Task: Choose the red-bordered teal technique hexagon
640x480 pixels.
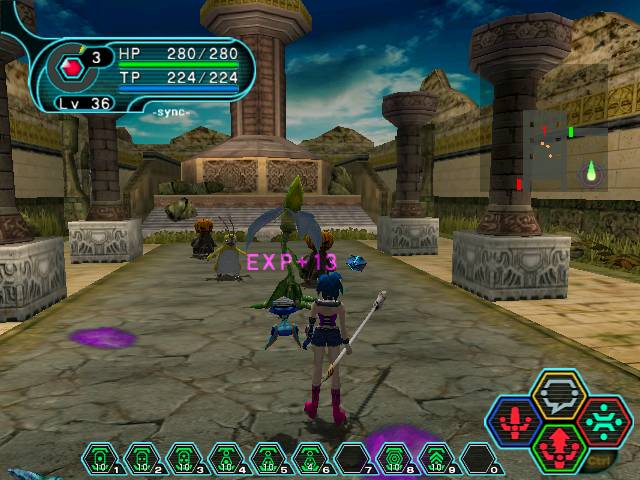Action: pos(603,421)
